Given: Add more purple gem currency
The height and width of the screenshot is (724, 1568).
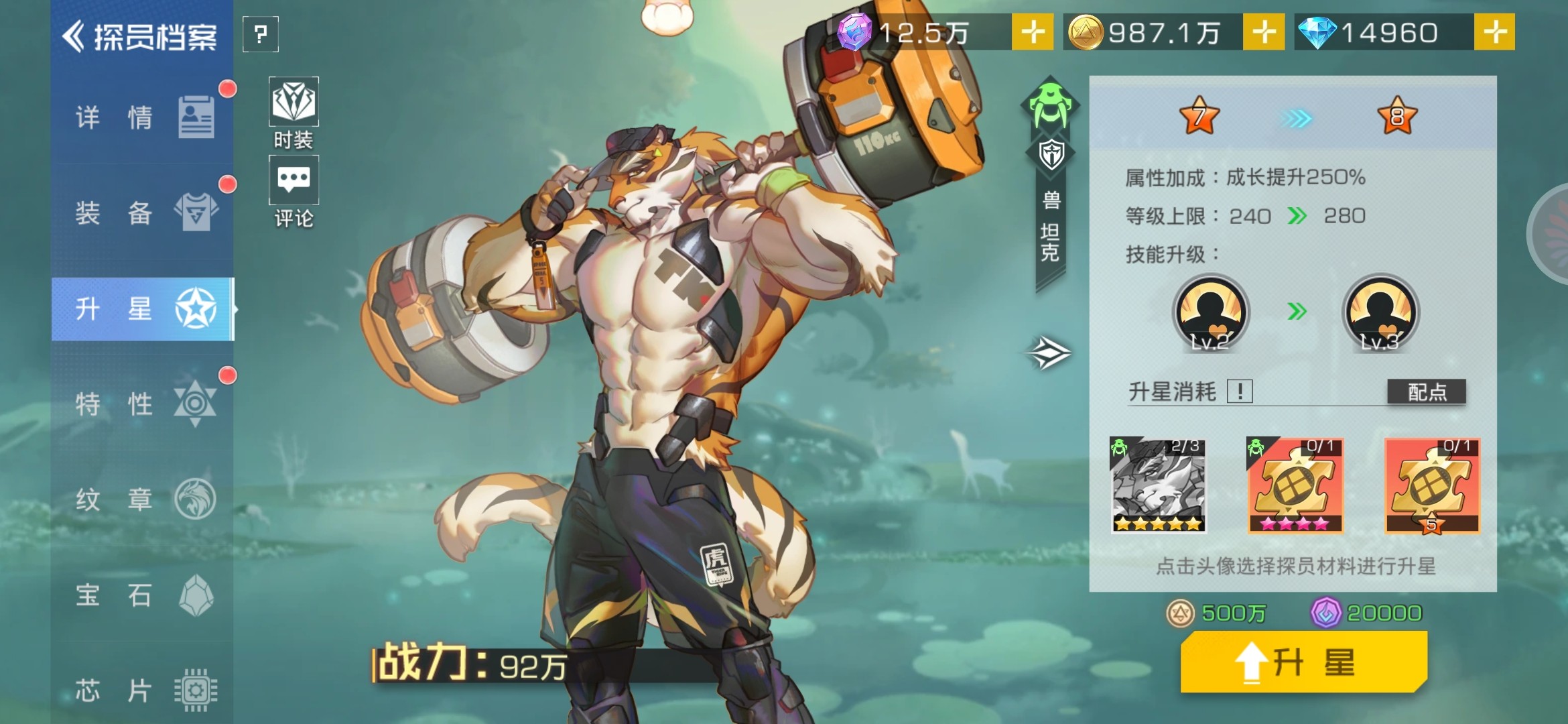Looking at the screenshot, I should (x=1032, y=32).
